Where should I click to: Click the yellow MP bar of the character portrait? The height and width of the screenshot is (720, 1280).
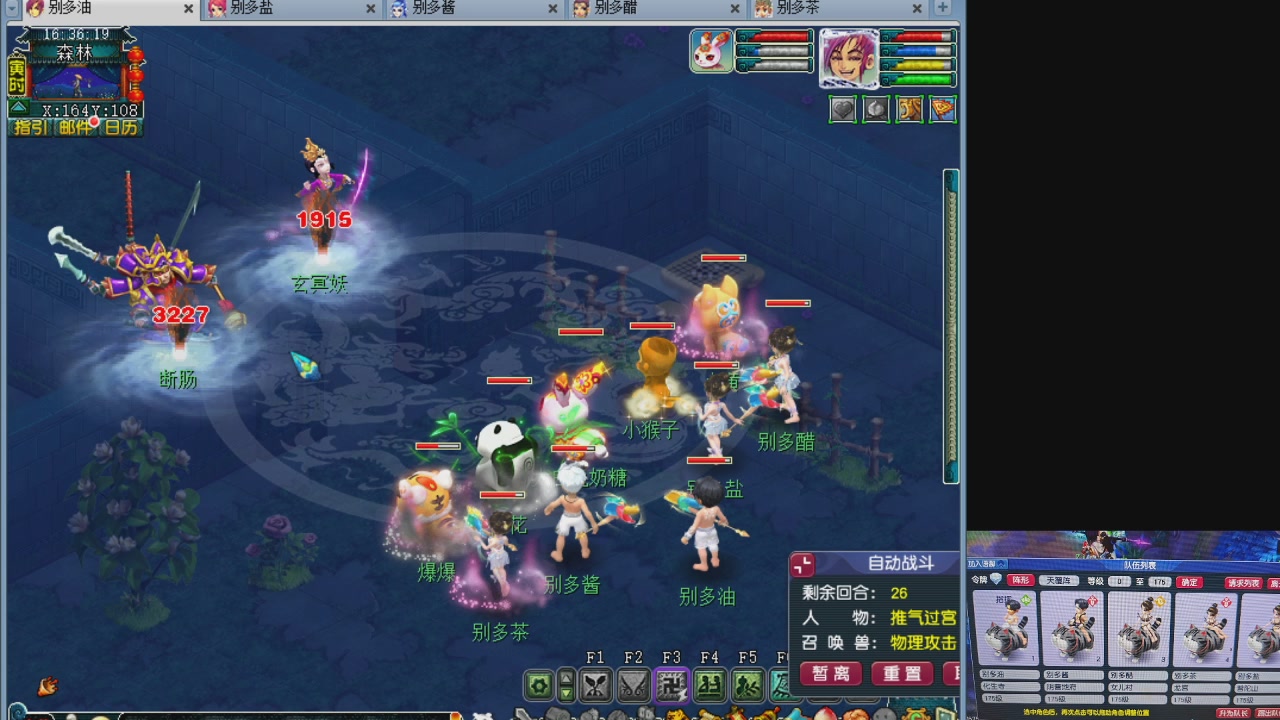click(x=920, y=64)
